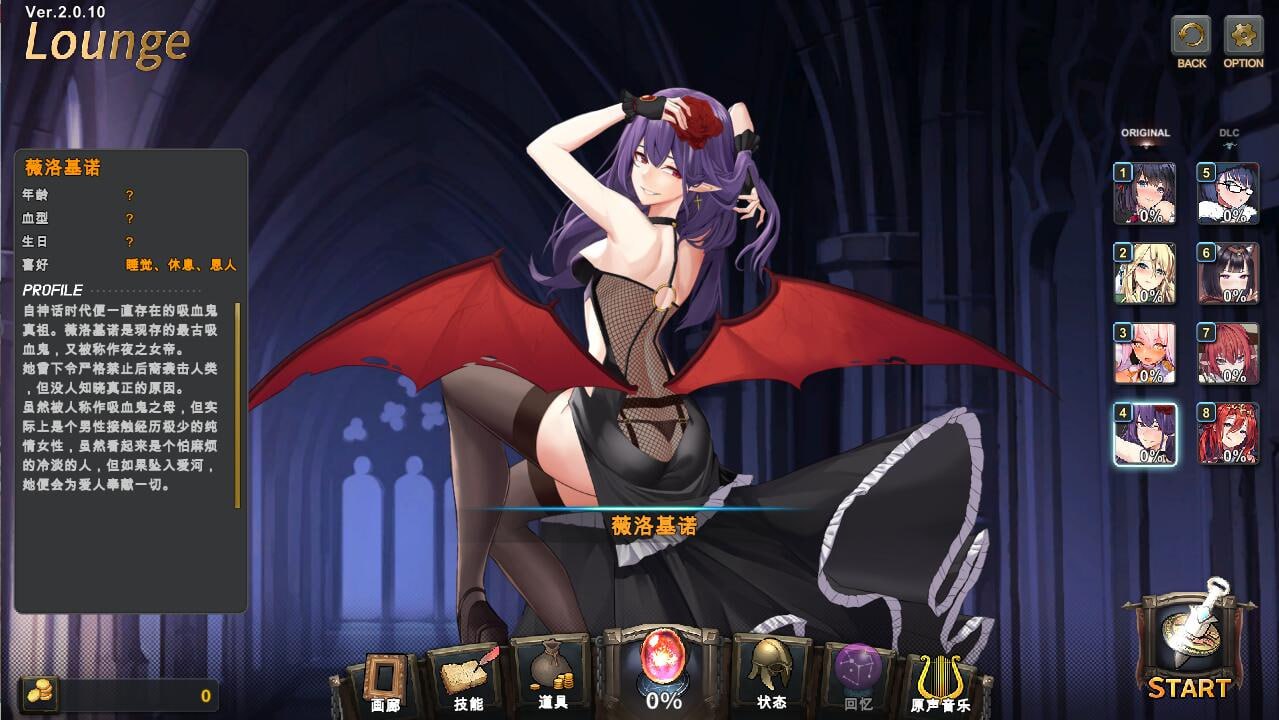Open the status (状态) helmet icon
Screen dimensions: 1279x720
[771, 670]
